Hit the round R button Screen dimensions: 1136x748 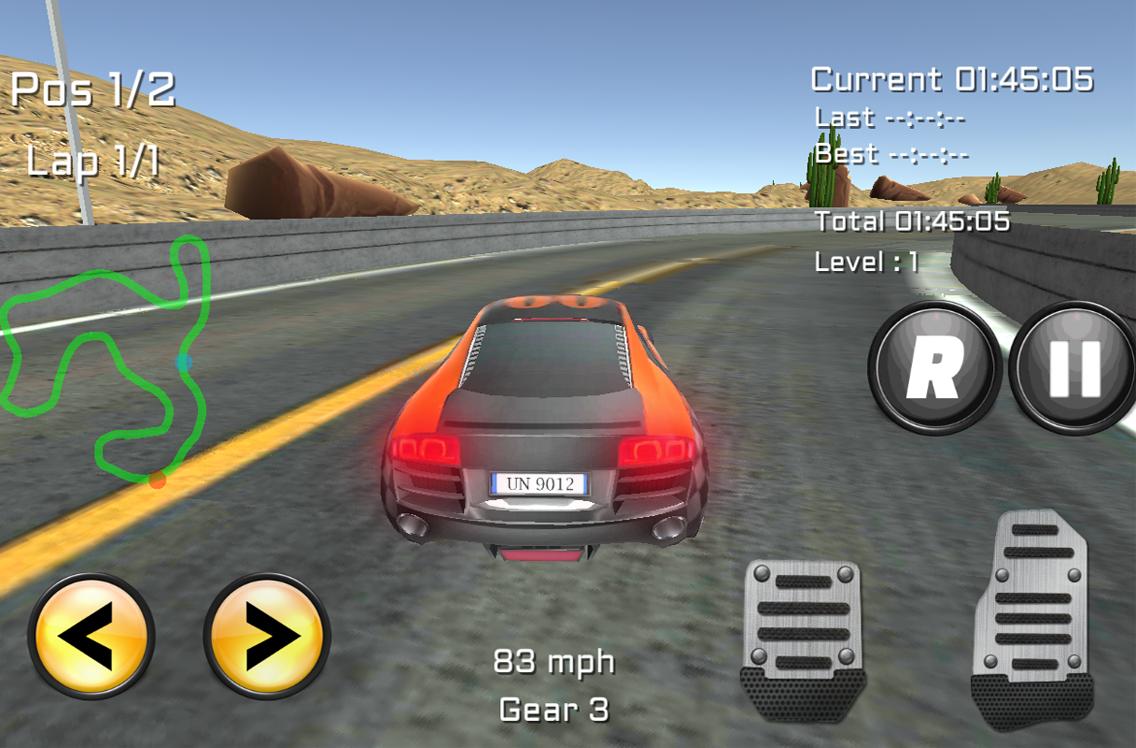(x=934, y=366)
